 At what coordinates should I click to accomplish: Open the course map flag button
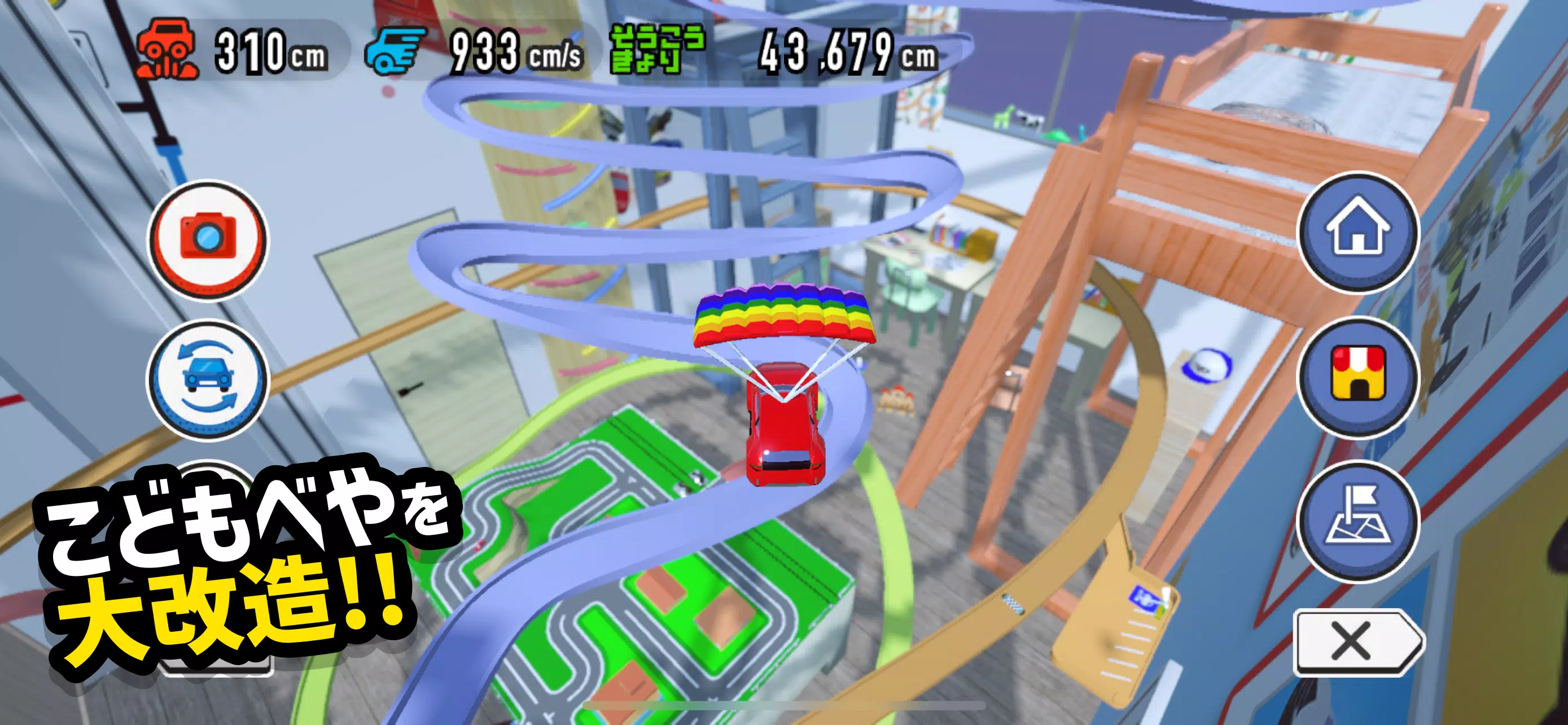(x=1358, y=520)
